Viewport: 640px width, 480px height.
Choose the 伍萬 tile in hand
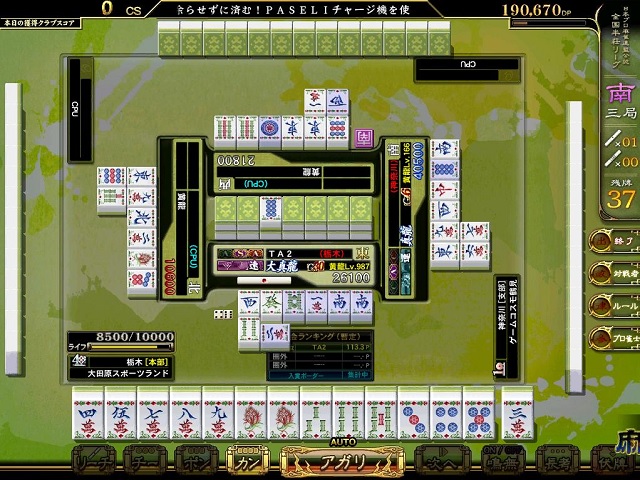[121, 412]
